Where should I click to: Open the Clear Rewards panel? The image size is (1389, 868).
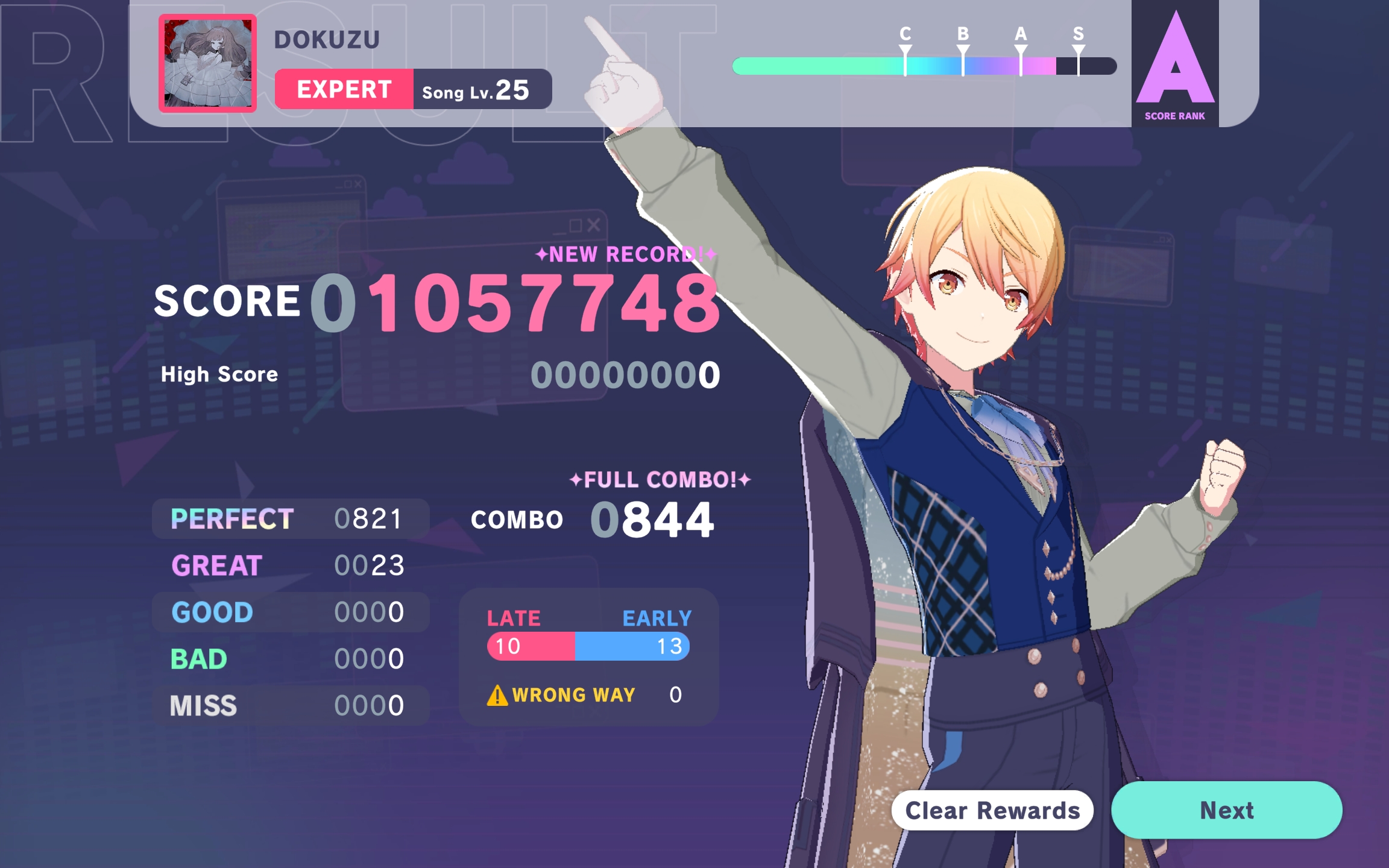(992, 810)
